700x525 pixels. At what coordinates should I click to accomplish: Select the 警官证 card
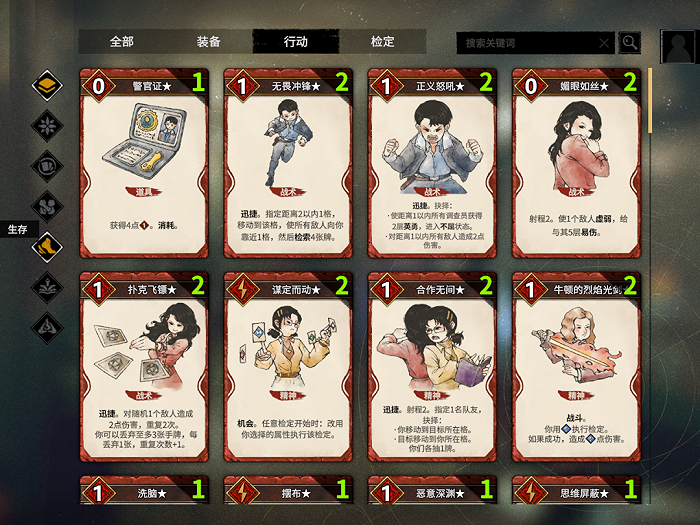click(144, 162)
